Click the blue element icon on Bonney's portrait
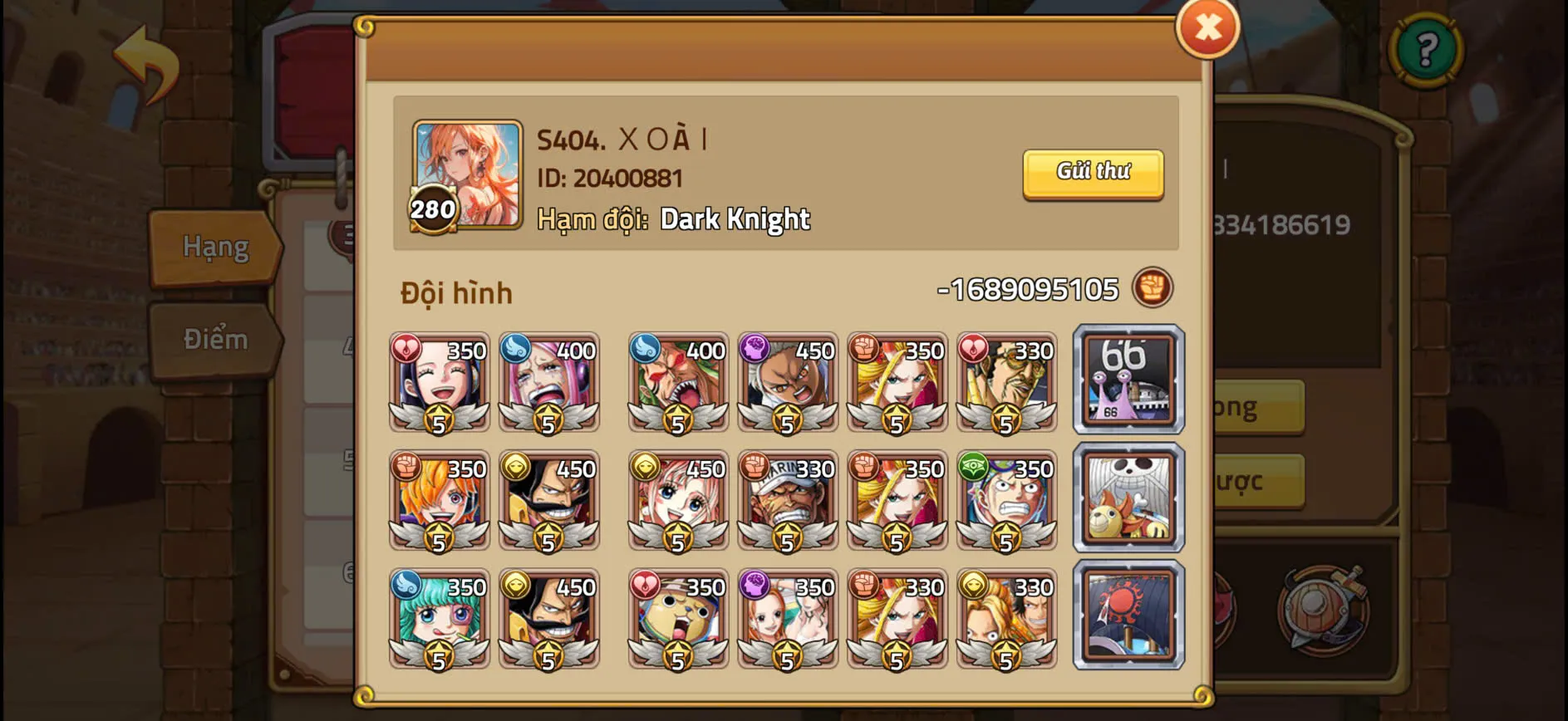This screenshot has height=721, width=1568. tap(516, 351)
